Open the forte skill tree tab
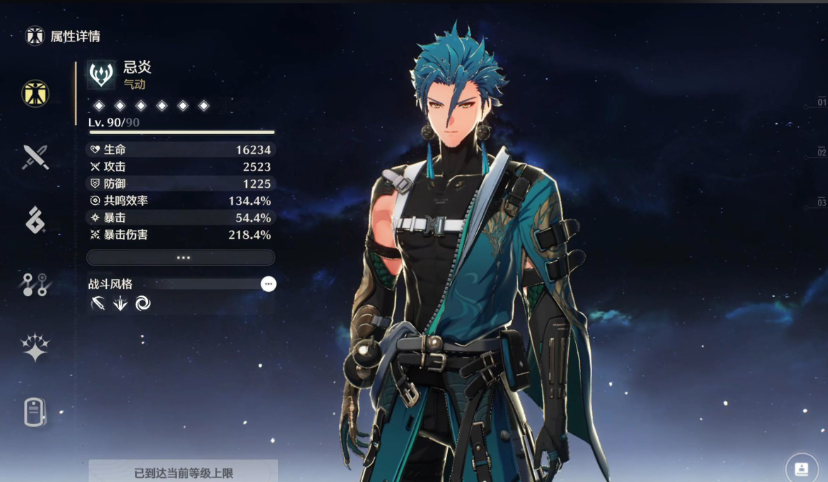This screenshot has width=828, height=482. click(36, 284)
